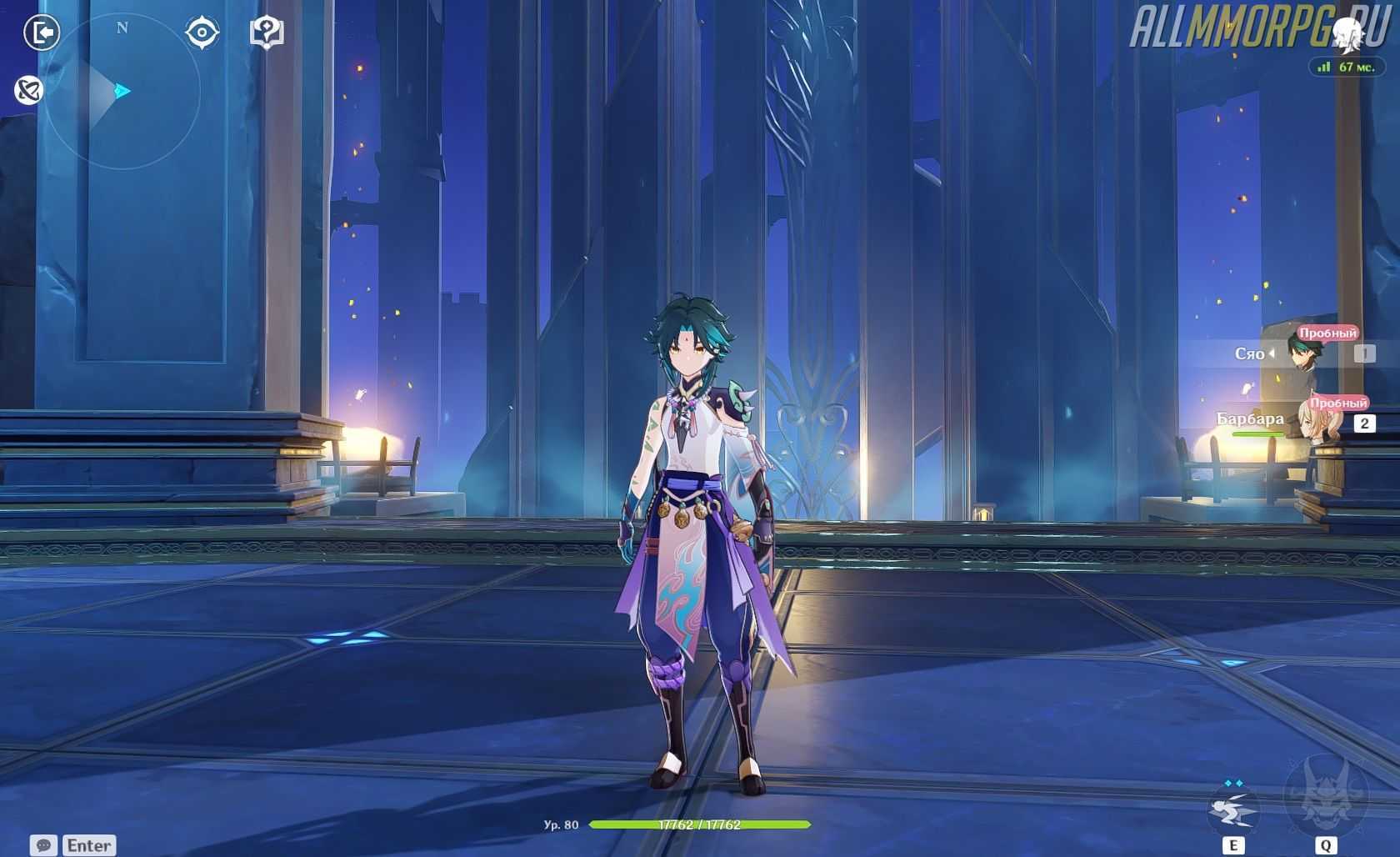
Task: Open the circular minimap
Action: coord(122,90)
